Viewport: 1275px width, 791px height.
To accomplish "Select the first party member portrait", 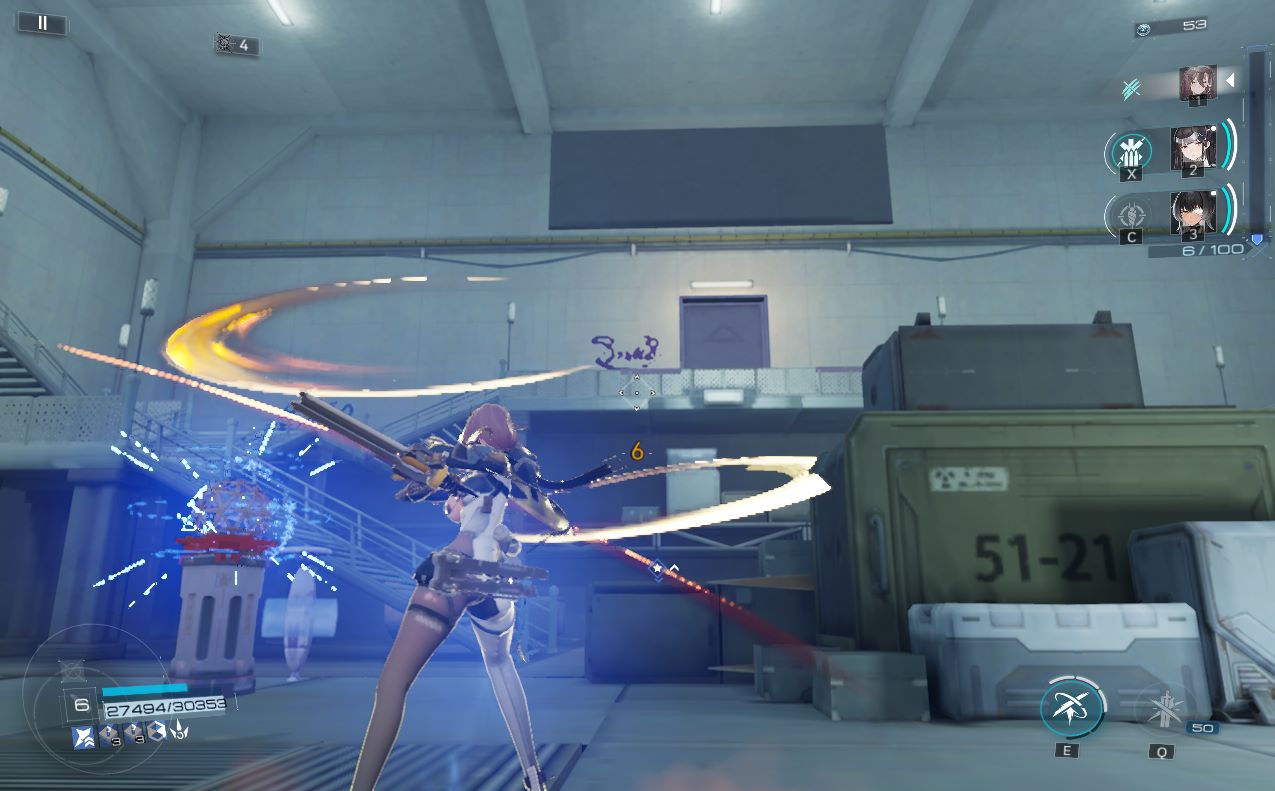I will point(1197,82).
